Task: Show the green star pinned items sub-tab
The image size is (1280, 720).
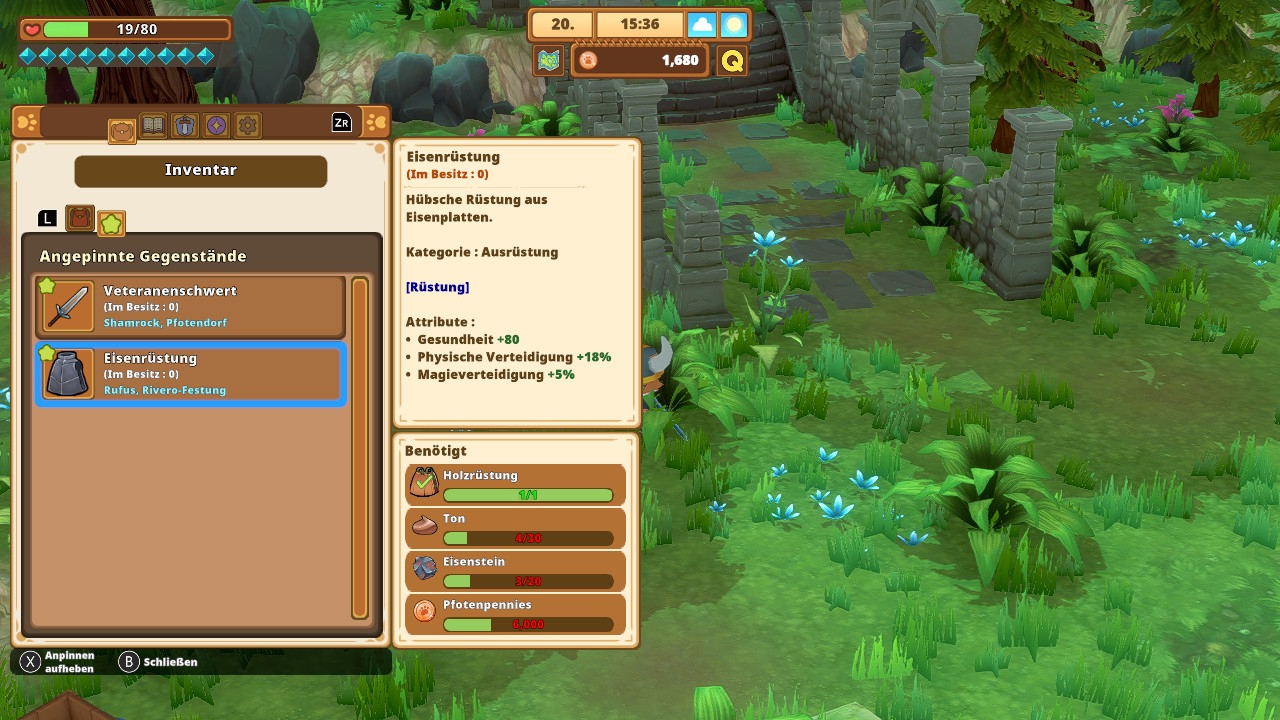Action: [x=111, y=222]
